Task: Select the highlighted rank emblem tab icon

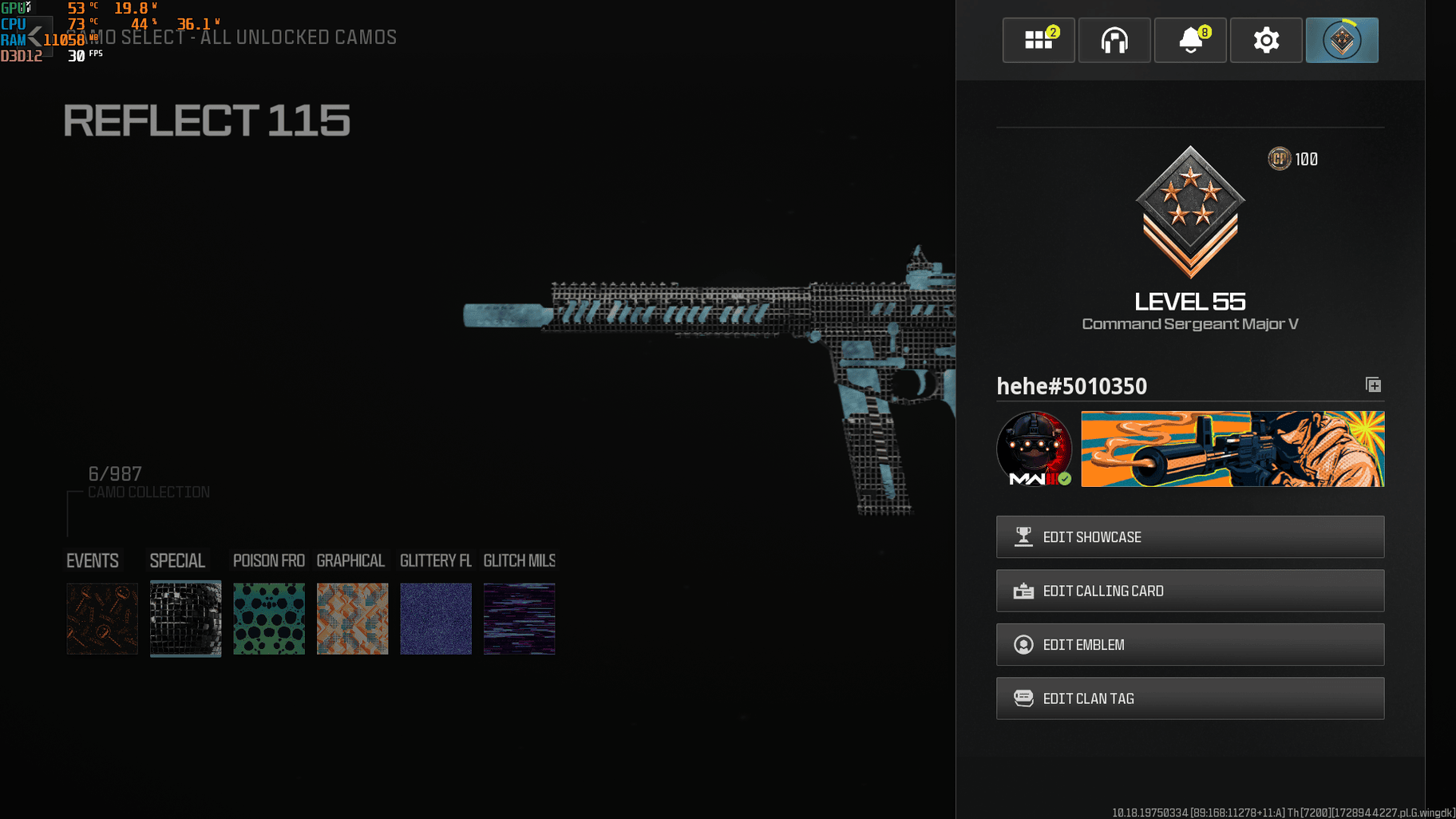Action: 1342,40
